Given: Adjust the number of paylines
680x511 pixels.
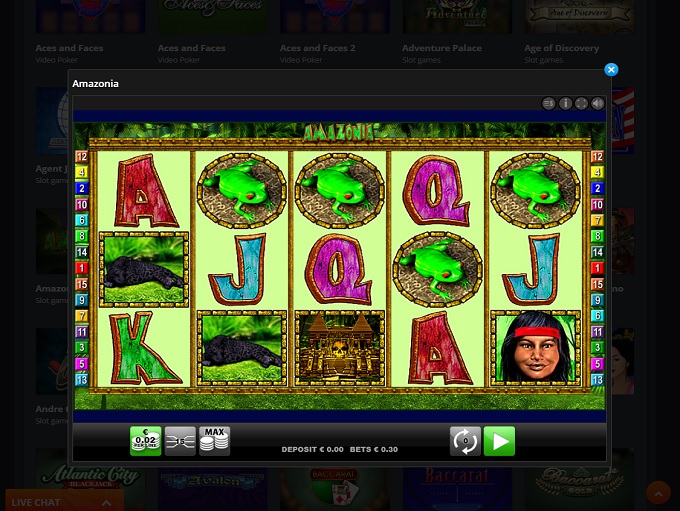Looking at the screenshot, I should (x=180, y=441).
